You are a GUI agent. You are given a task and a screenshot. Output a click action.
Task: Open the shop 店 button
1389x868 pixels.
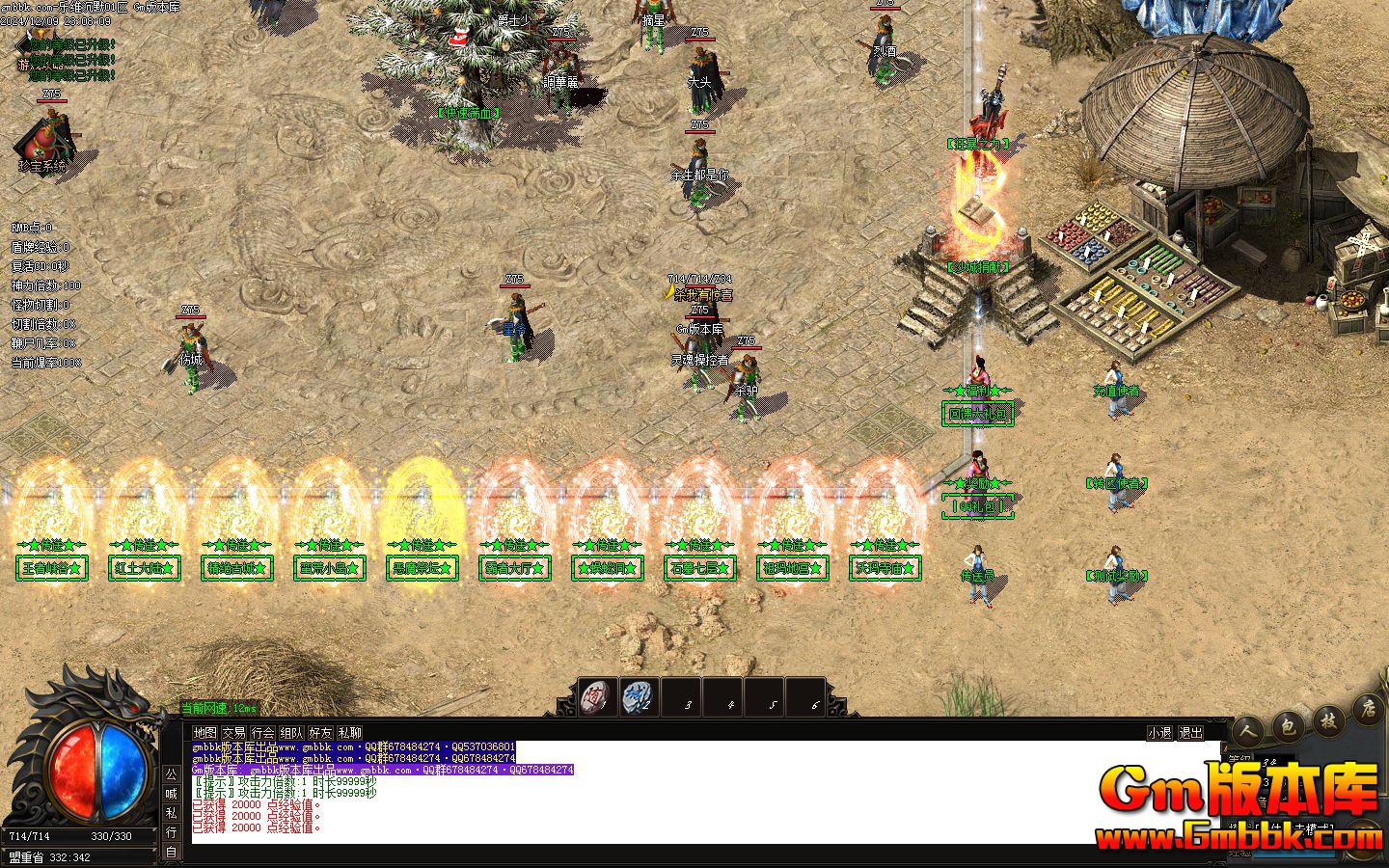click(x=1368, y=711)
